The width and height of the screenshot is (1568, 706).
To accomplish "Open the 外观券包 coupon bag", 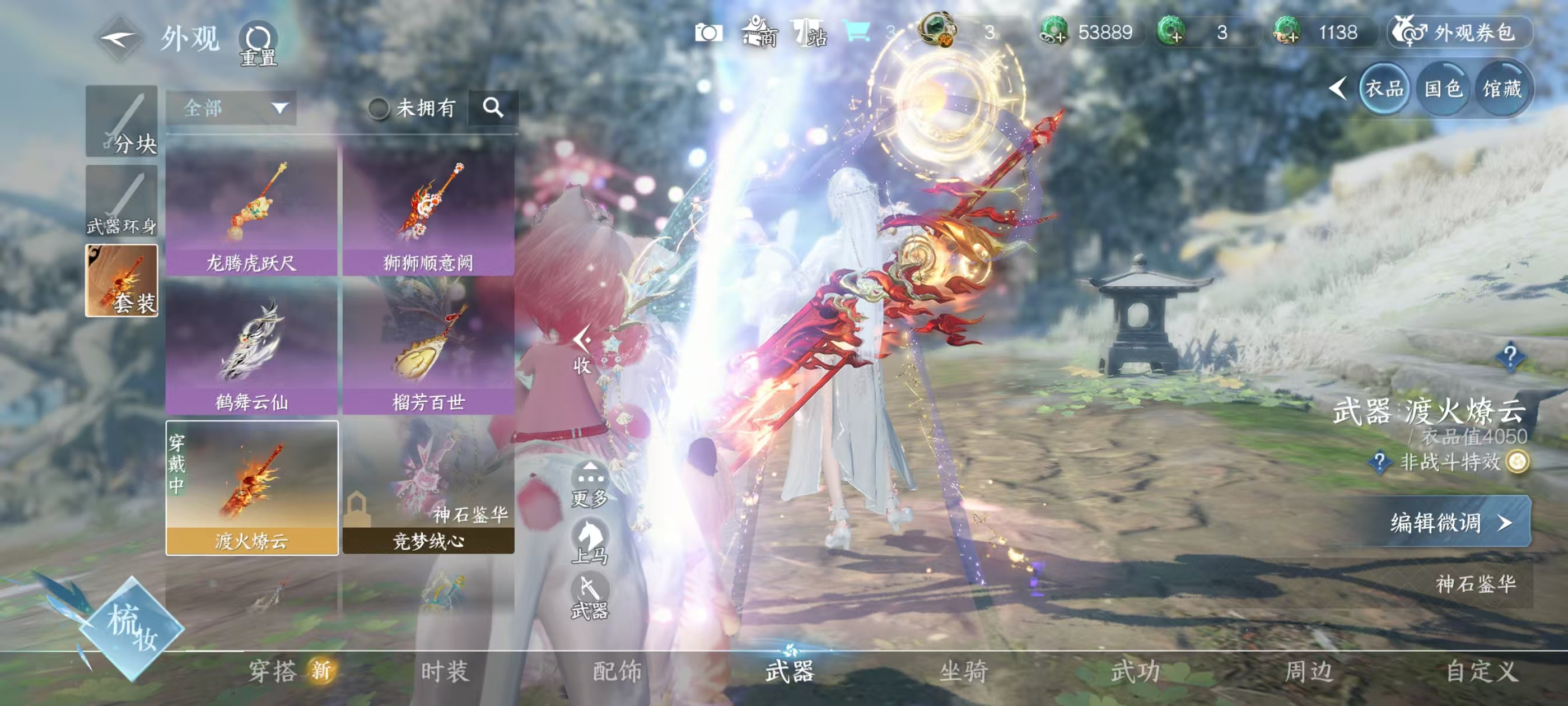I will [x=1461, y=32].
